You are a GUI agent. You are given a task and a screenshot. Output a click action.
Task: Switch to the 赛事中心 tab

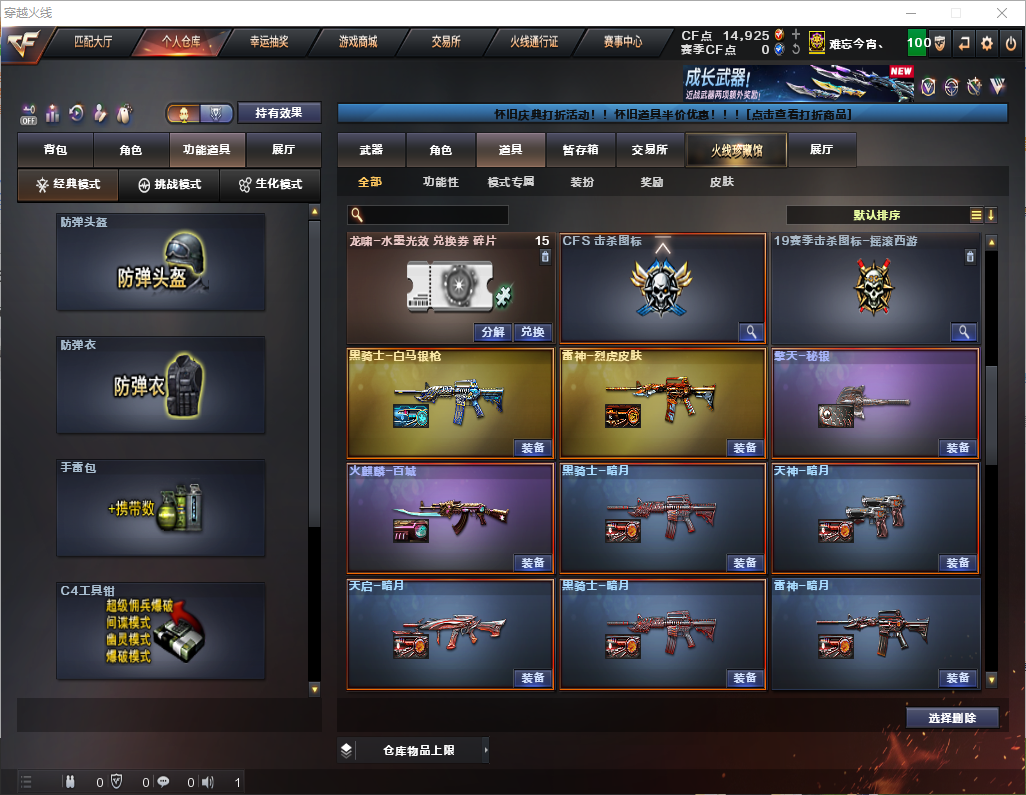[622, 42]
